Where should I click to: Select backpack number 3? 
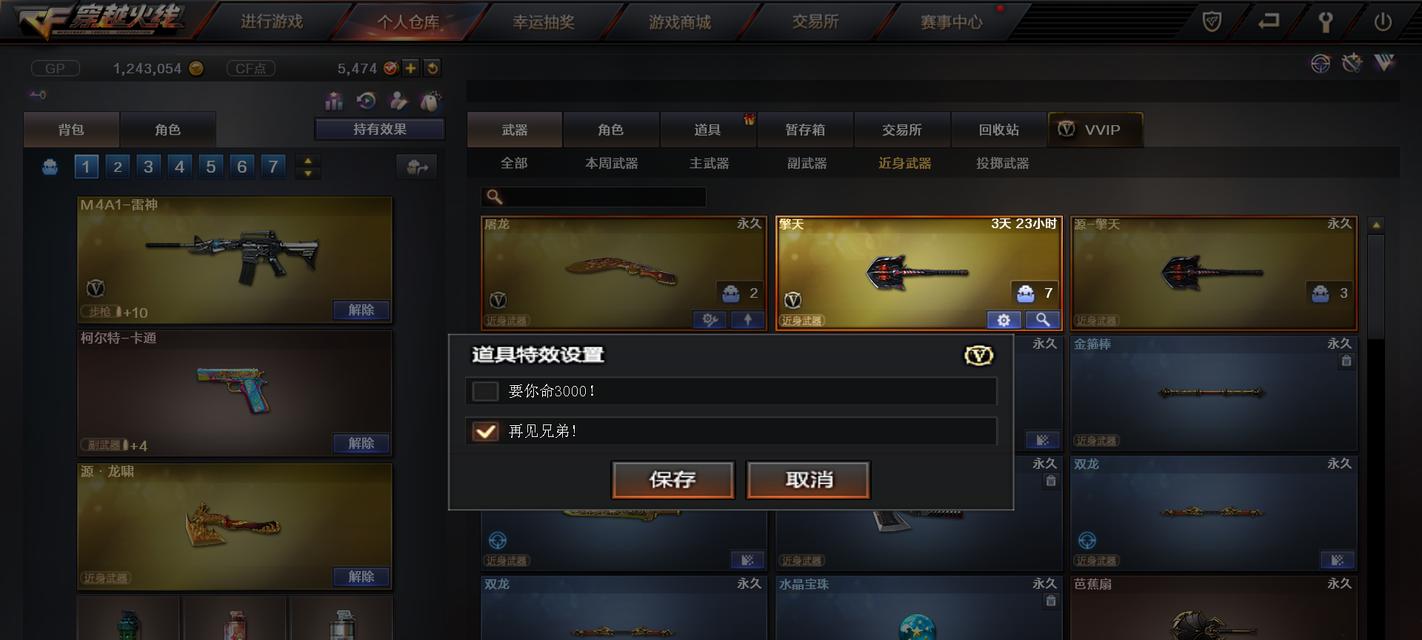point(149,167)
